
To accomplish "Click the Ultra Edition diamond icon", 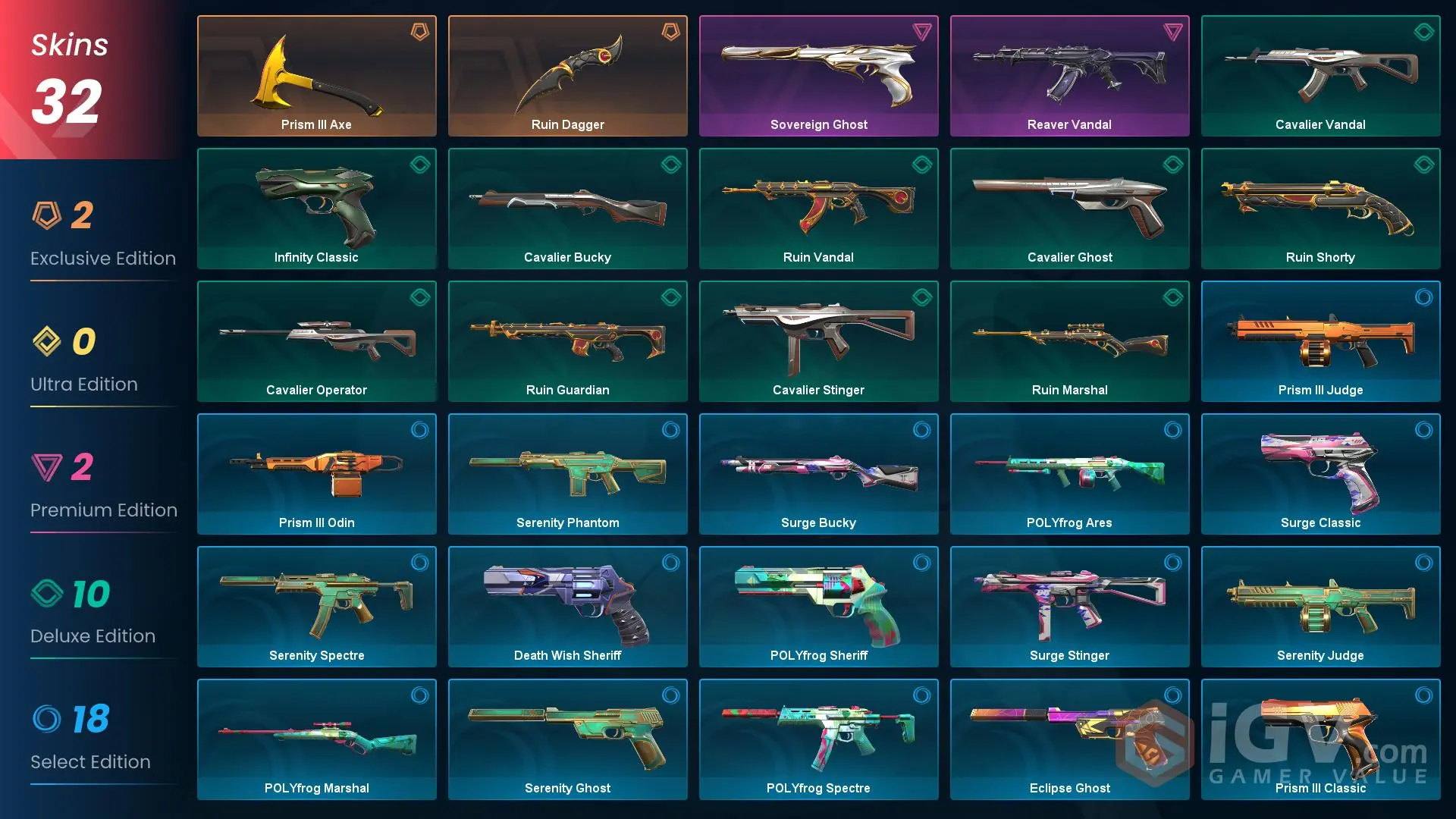I will [x=47, y=342].
